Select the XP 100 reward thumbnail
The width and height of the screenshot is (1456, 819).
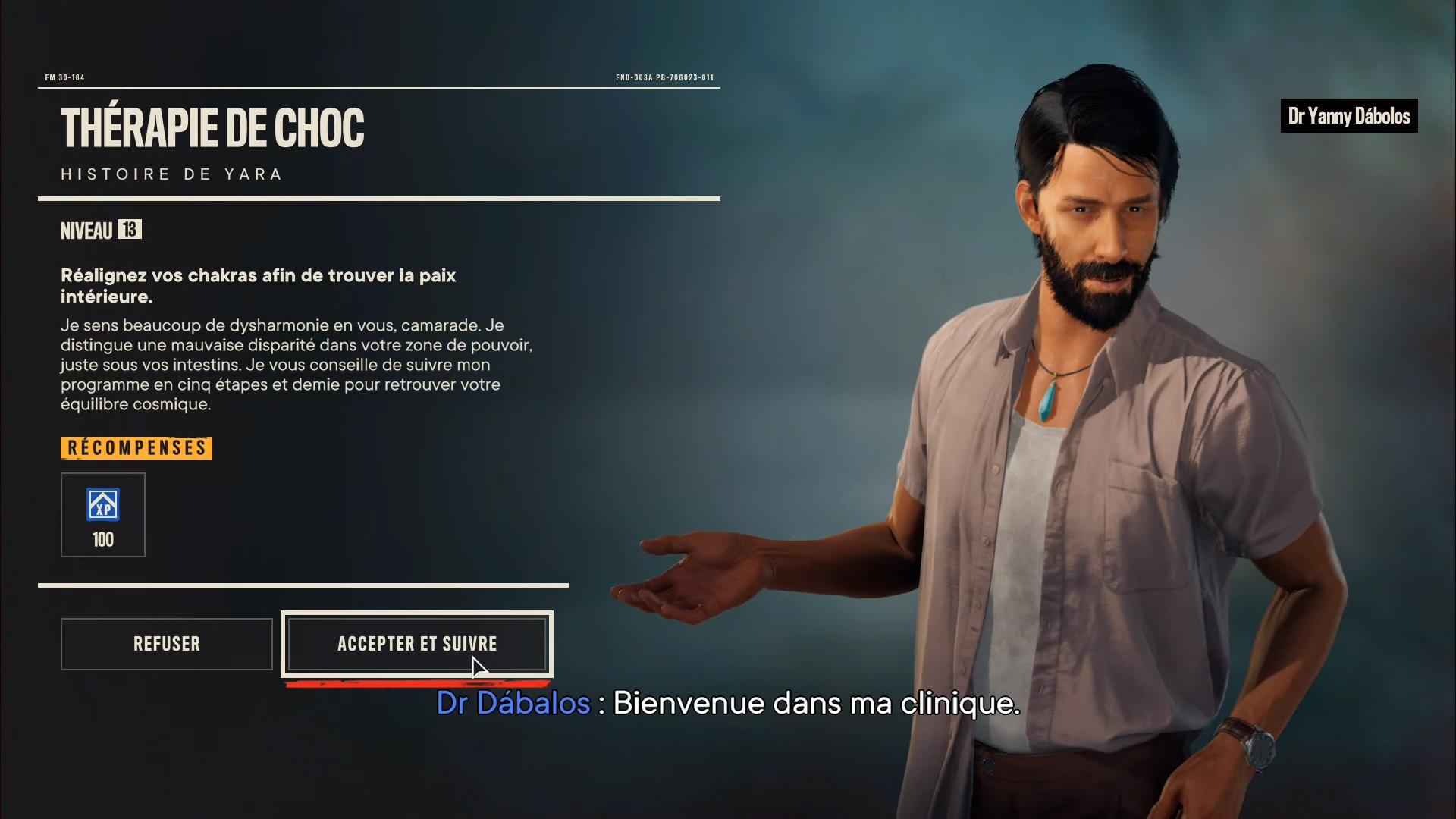tap(103, 514)
